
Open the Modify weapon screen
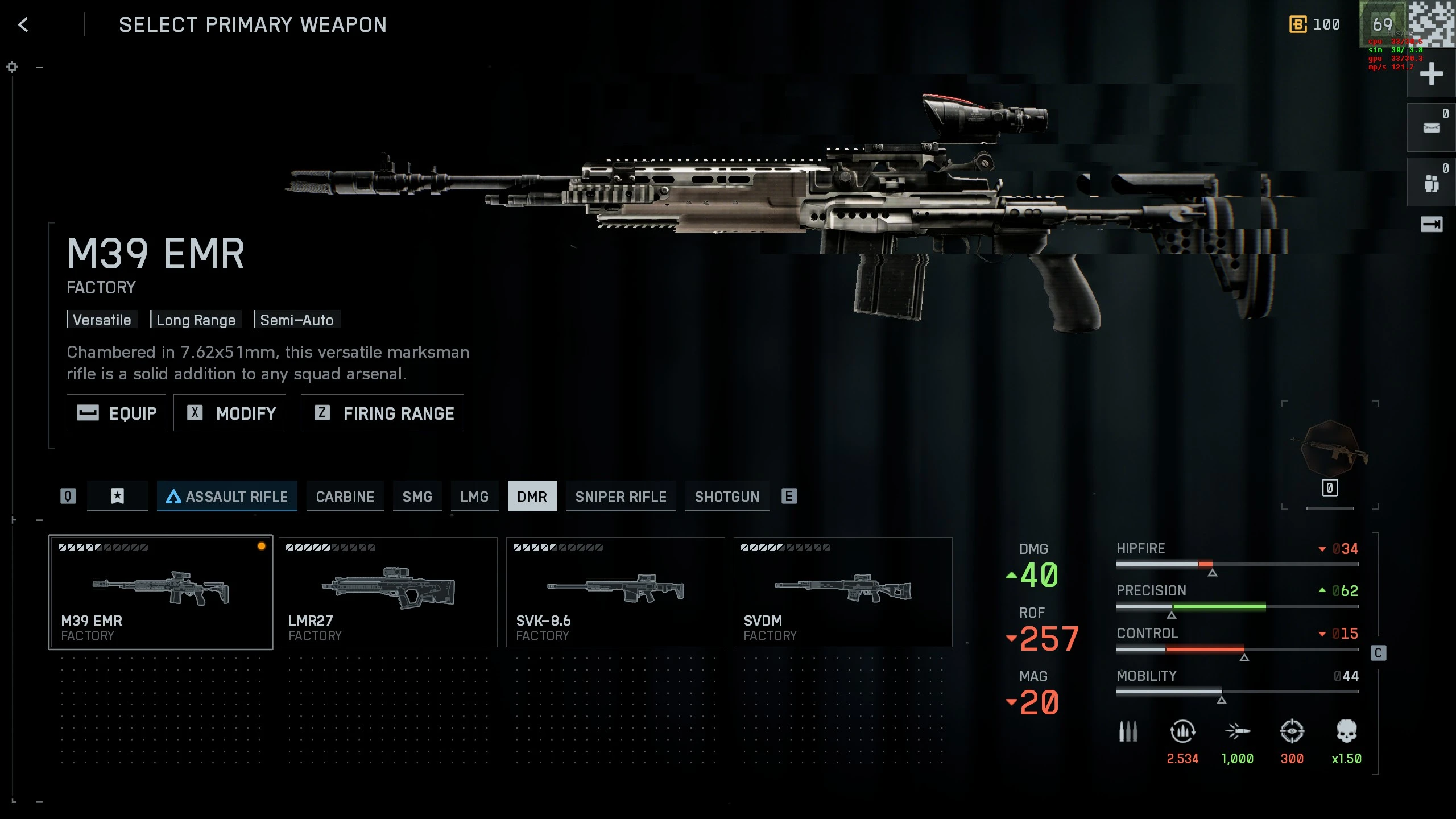[x=230, y=413]
